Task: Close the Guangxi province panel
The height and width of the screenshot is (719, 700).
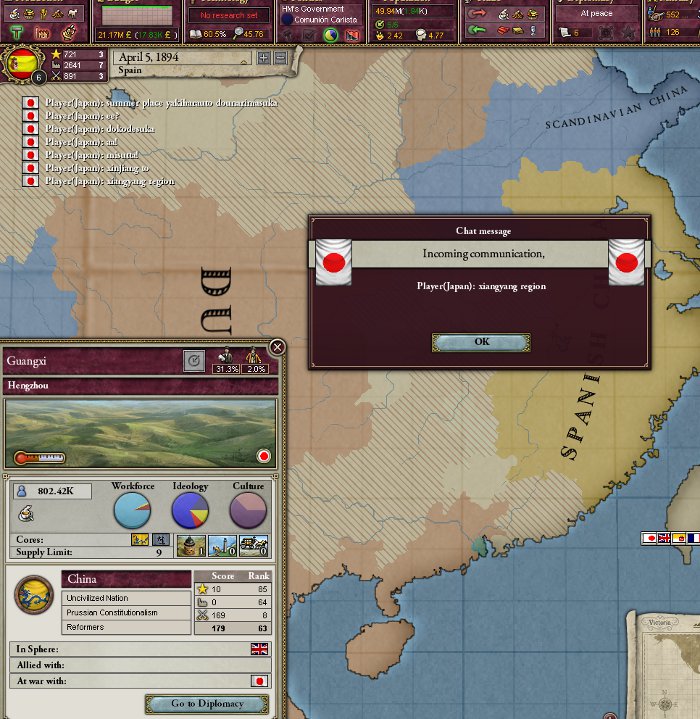Action: point(277,347)
